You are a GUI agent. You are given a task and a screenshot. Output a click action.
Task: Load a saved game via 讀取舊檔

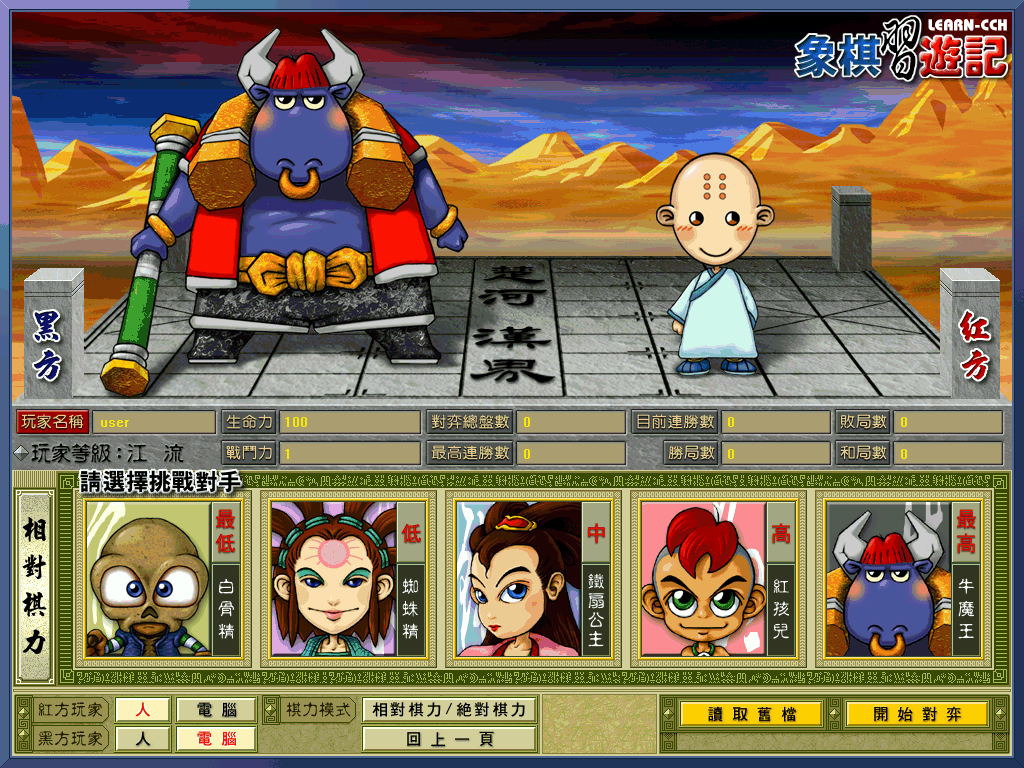751,714
